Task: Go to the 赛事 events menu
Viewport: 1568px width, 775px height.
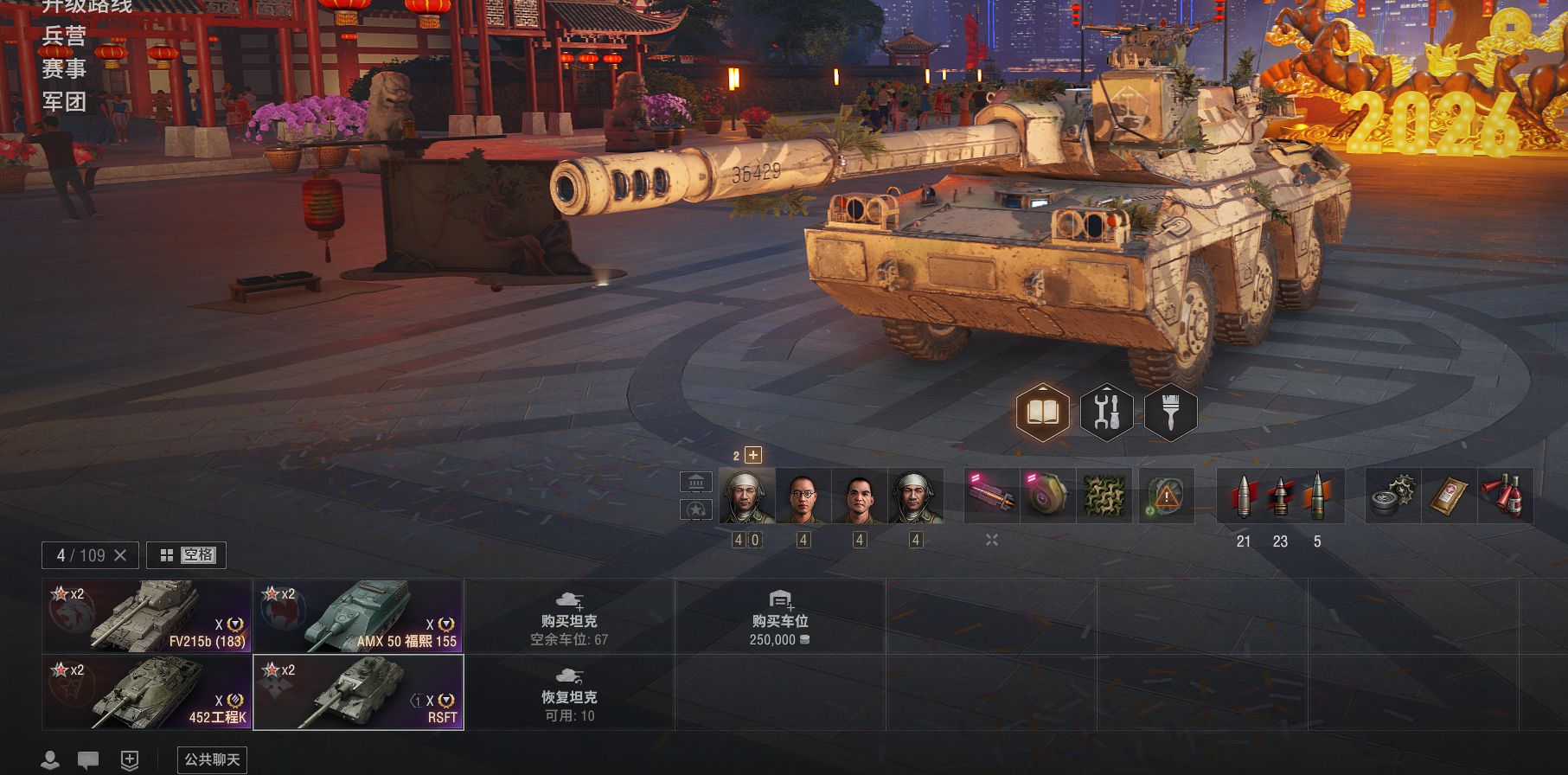Action: 64,69
